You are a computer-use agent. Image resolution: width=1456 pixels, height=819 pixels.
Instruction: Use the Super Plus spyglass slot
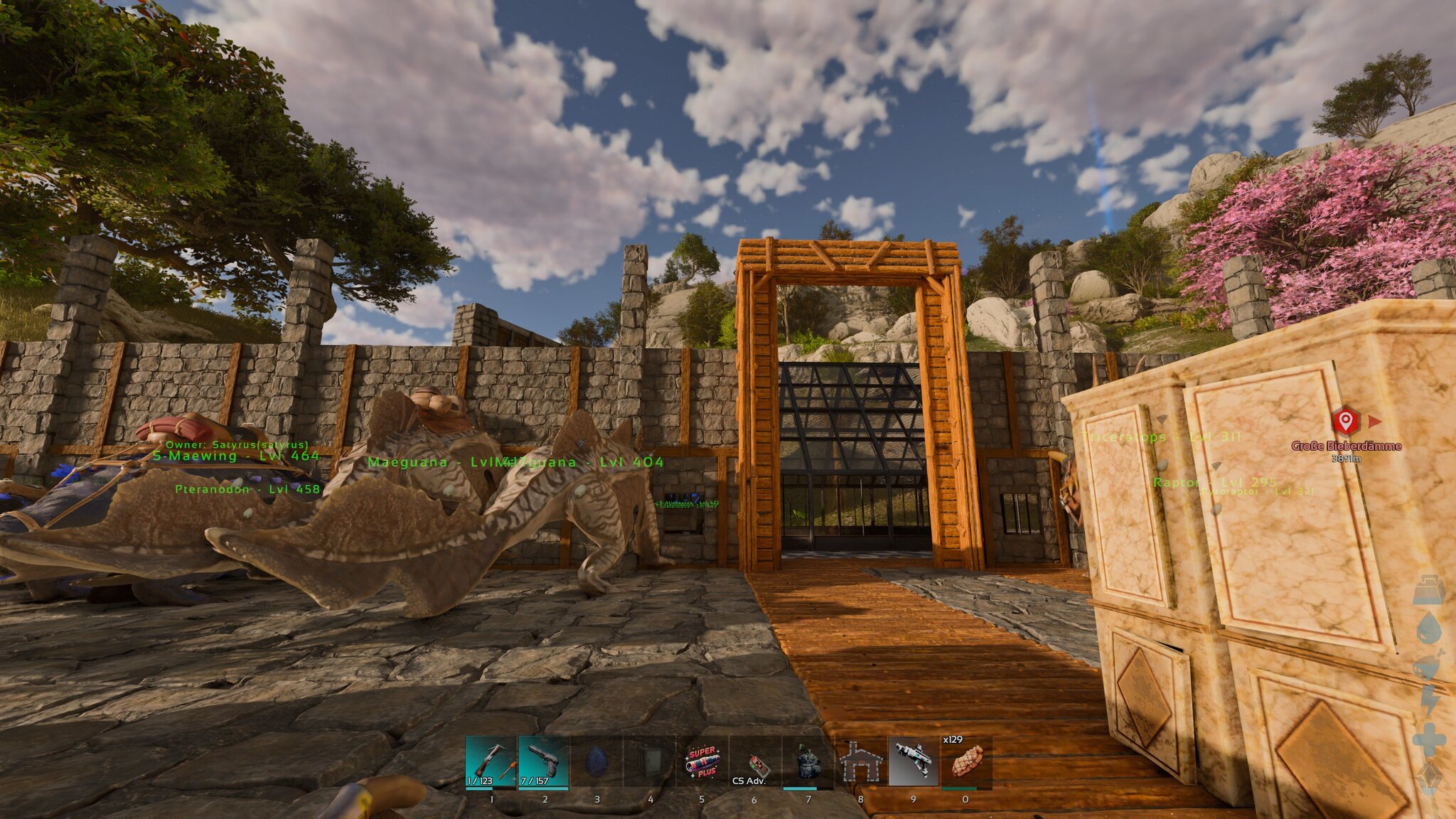click(702, 761)
